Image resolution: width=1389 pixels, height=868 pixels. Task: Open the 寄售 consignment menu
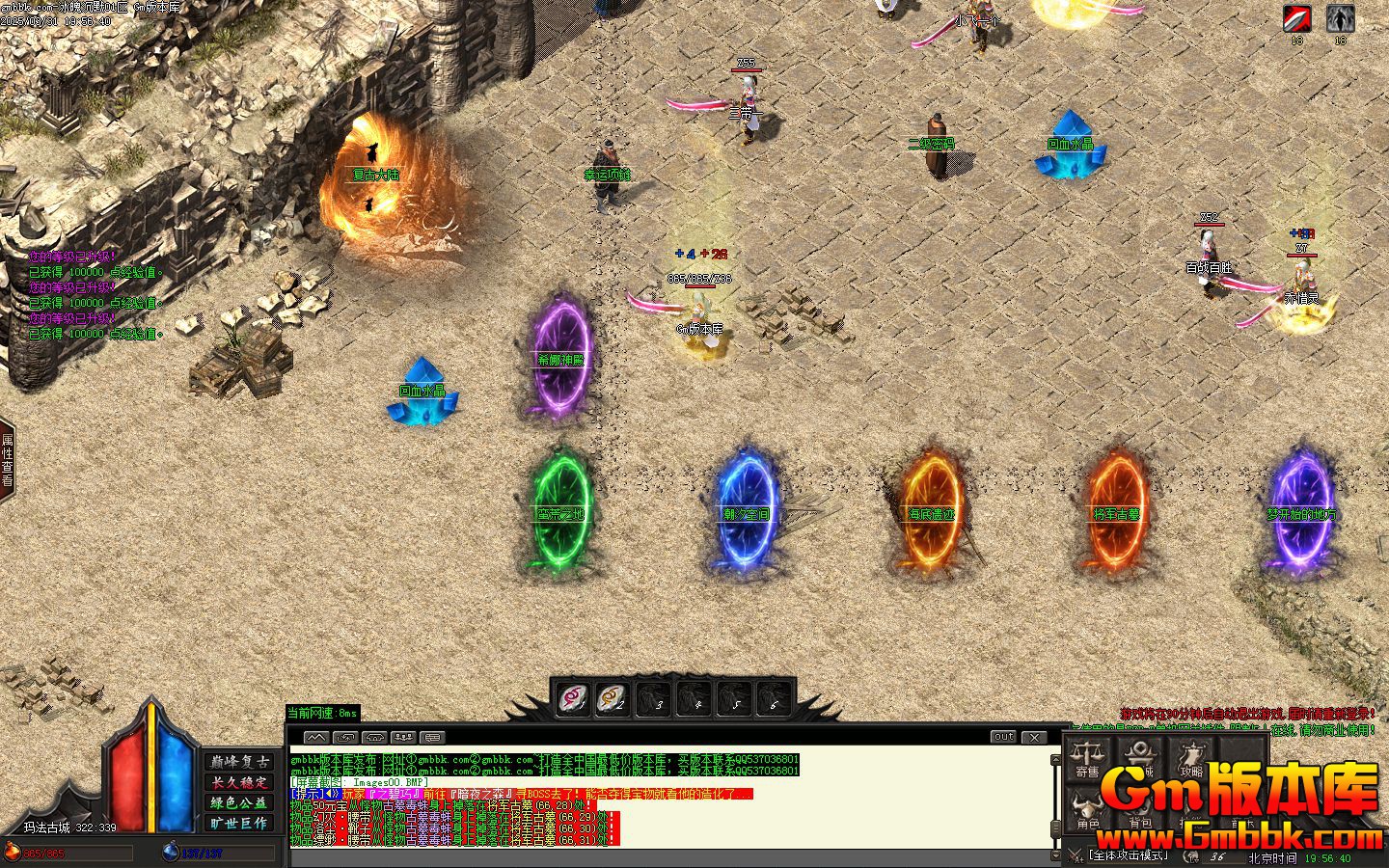click(1088, 757)
